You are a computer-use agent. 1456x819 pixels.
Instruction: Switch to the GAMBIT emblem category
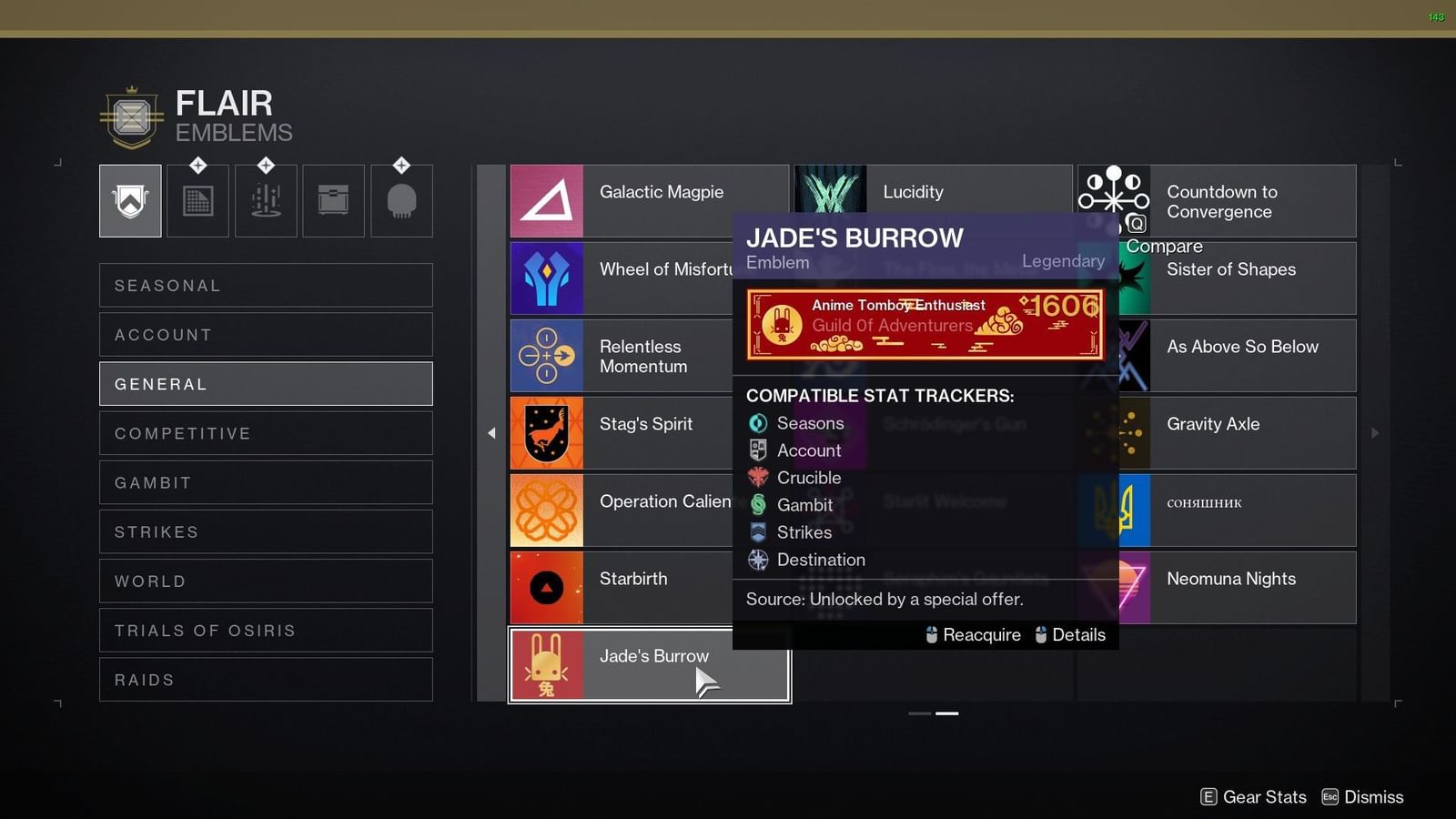click(266, 482)
